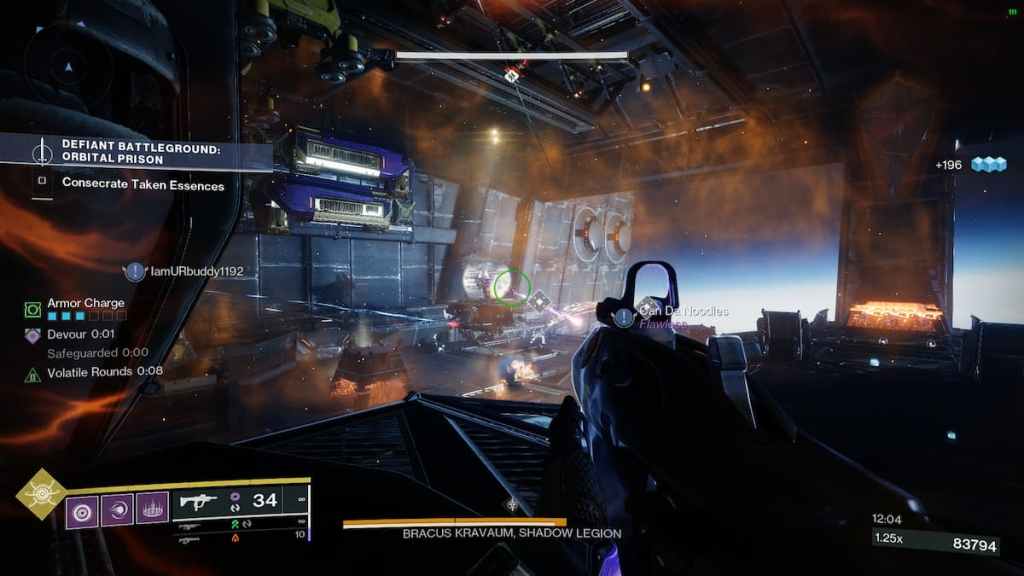Viewport: 1024px width, 576px height.
Task: Trigger the crown-shaped class ability icon
Action: (152, 511)
